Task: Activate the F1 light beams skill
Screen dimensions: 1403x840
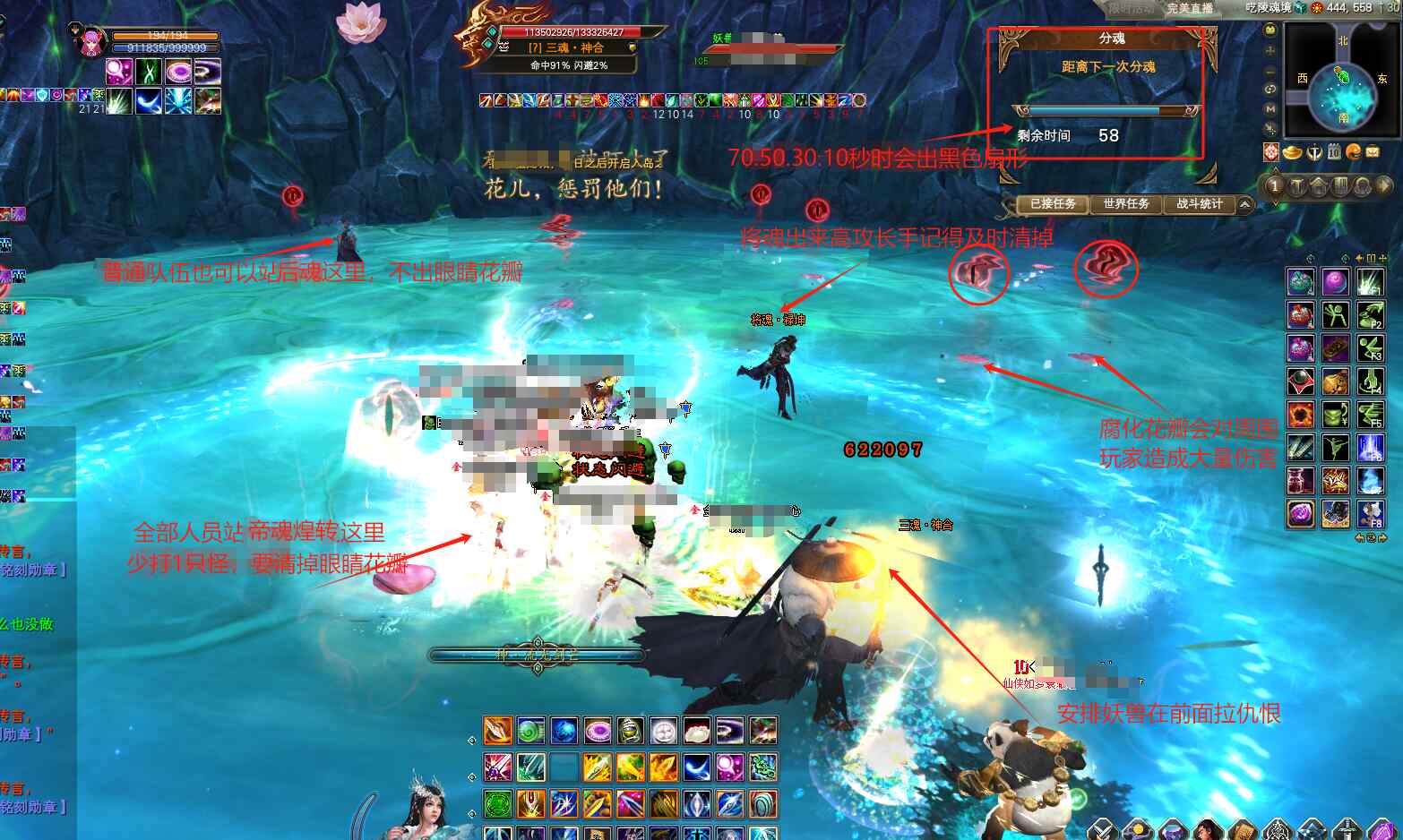Action: (1370, 282)
